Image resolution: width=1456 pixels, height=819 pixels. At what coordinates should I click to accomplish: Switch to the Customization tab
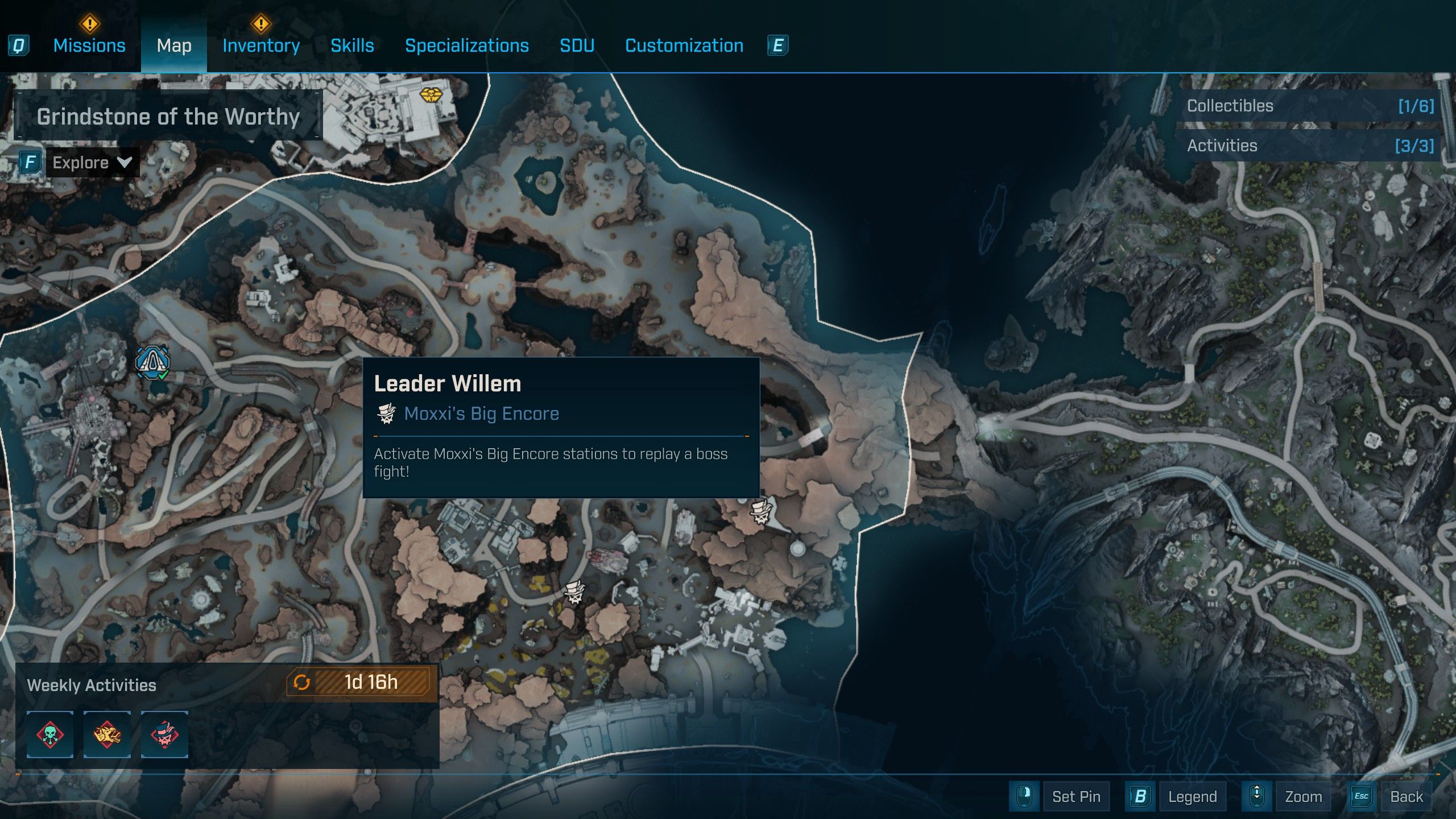point(684,45)
